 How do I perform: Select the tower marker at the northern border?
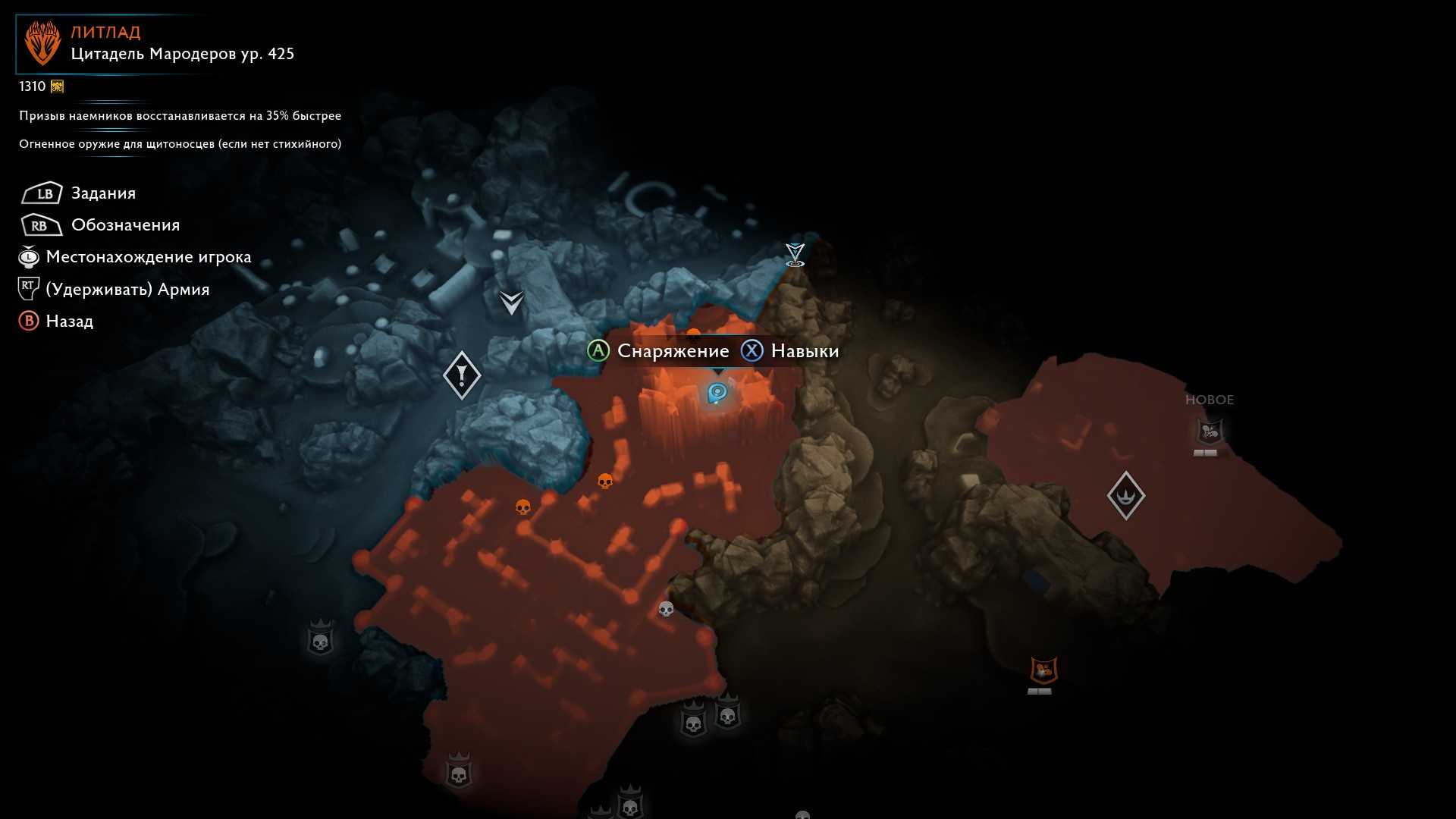[x=795, y=254]
